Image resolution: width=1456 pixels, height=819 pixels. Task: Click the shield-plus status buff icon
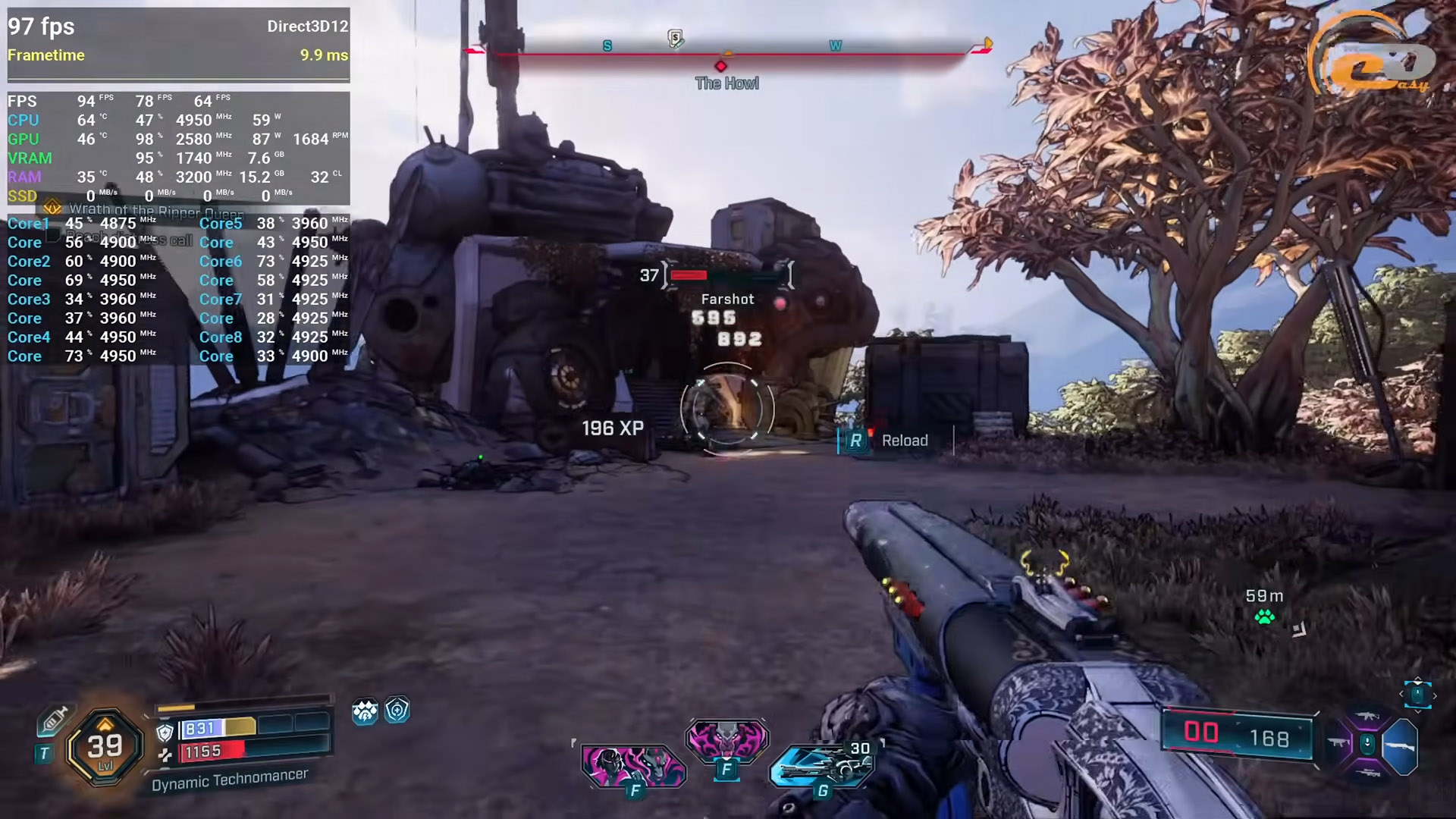[x=397, y=711]
